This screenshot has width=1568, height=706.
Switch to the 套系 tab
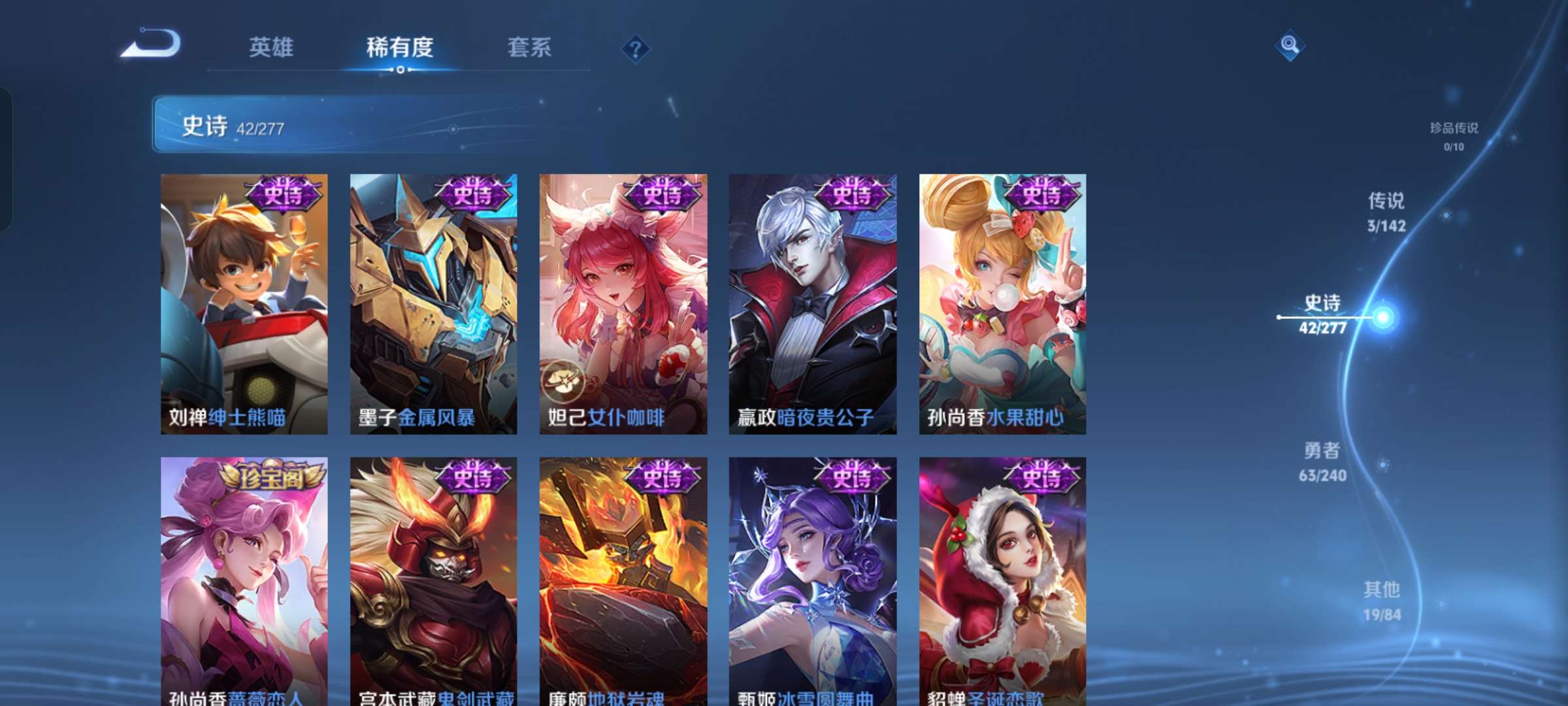[529, 48]
